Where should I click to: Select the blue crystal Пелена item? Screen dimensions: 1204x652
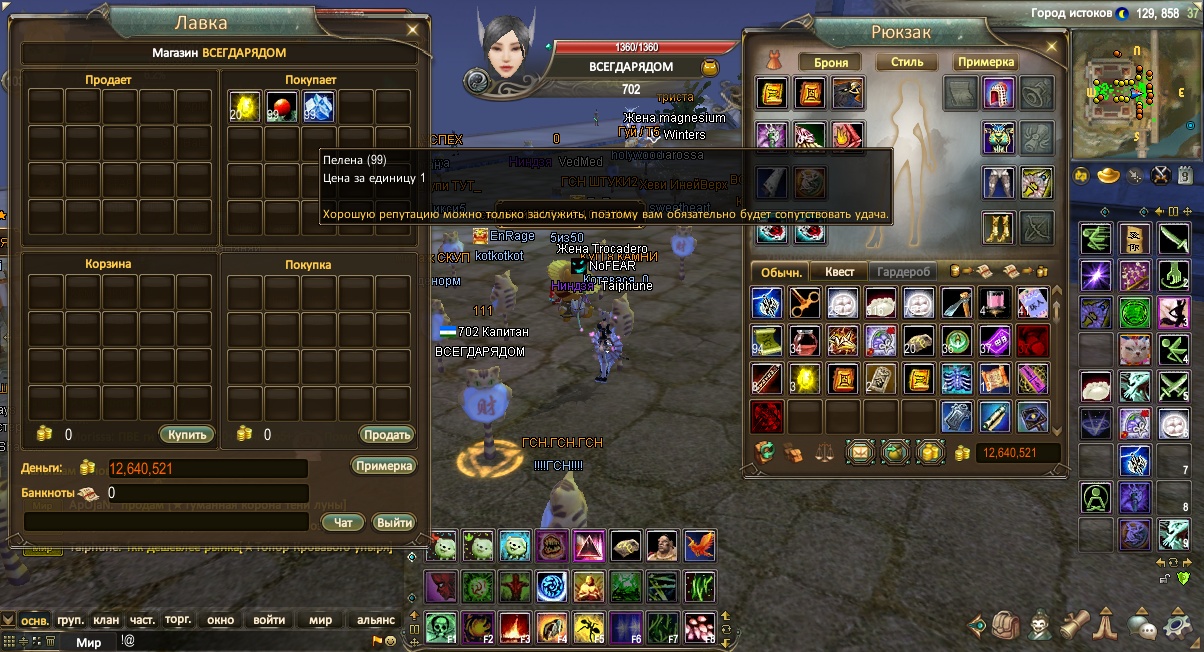click(x=318, y=107)
